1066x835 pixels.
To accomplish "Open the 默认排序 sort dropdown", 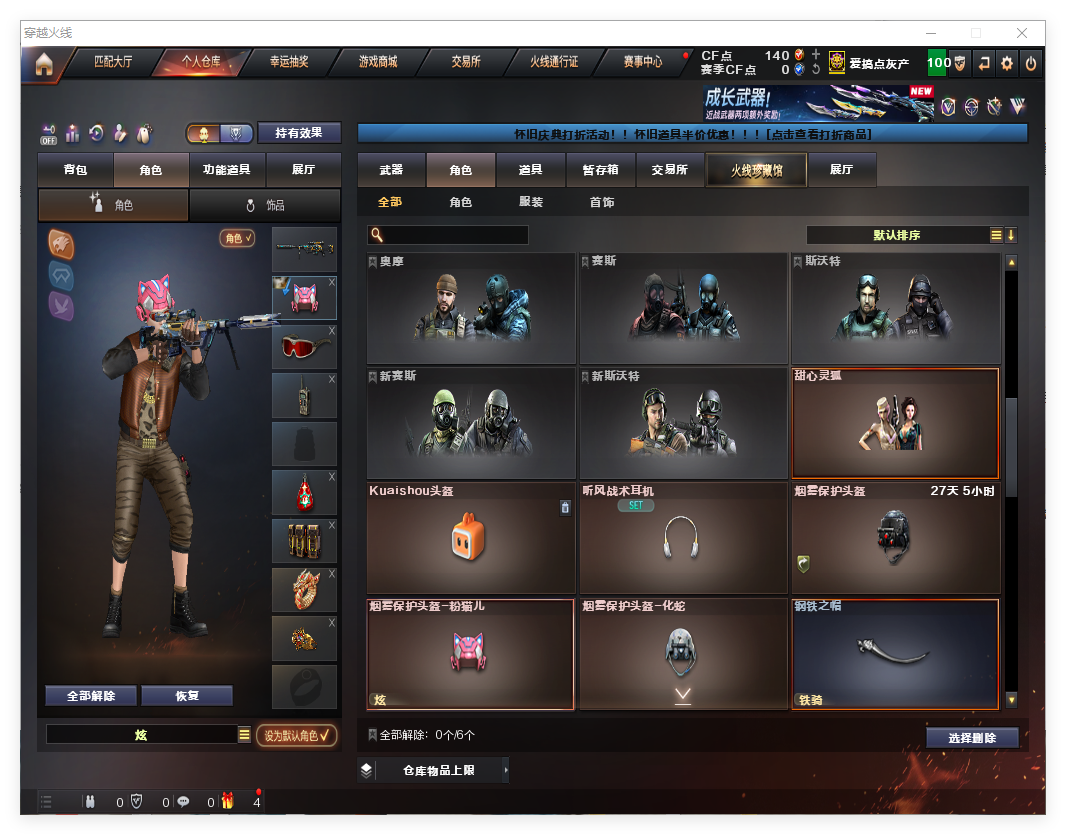I will click(896, 235).
